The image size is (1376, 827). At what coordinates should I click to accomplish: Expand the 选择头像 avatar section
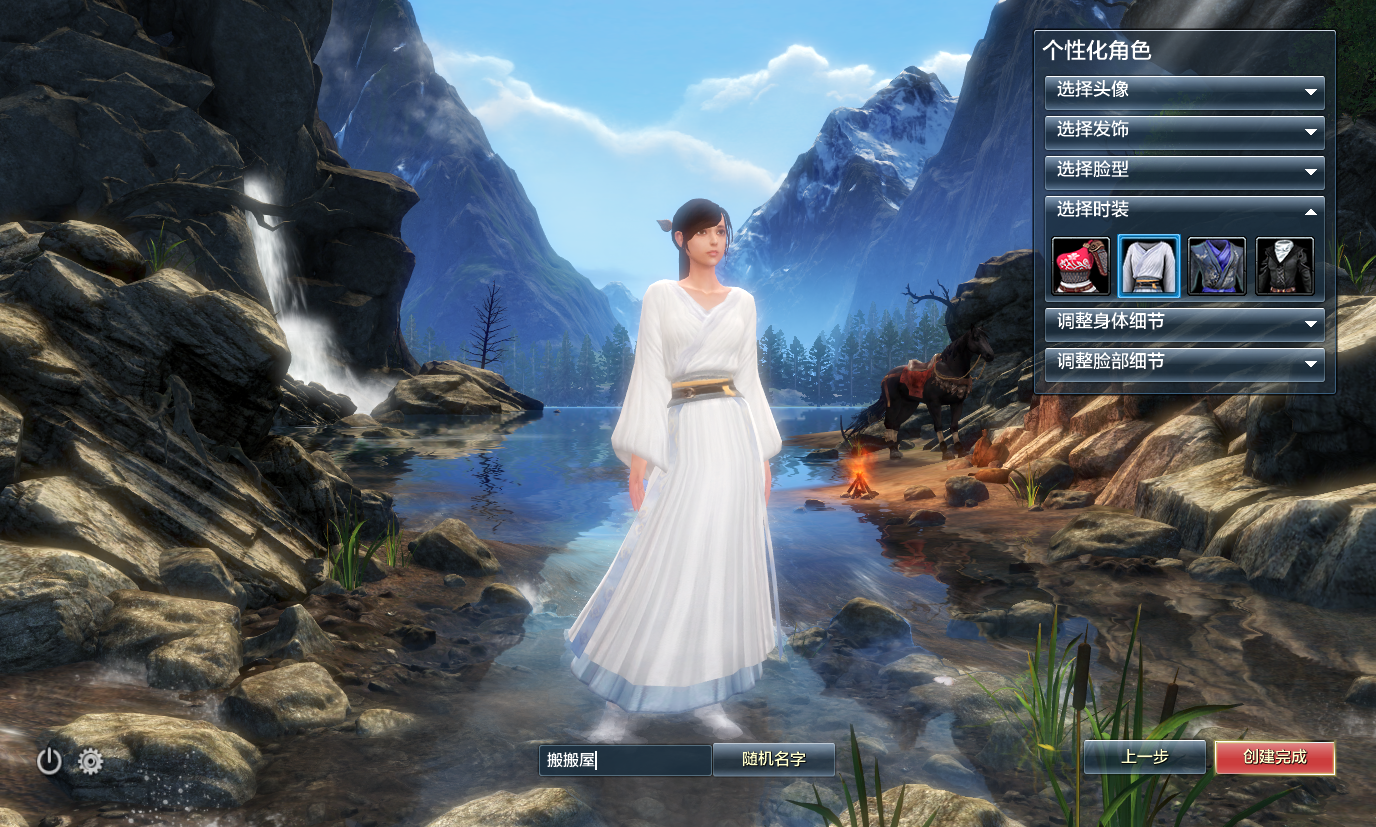click(1184, 91)
